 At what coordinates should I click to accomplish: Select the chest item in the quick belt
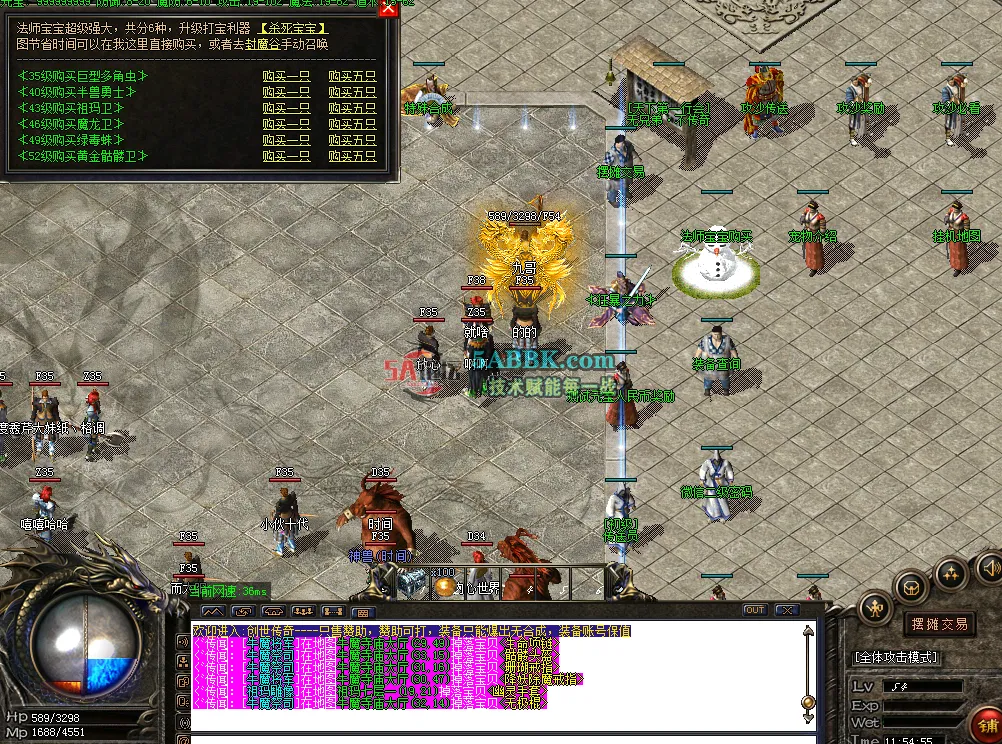(410, 582)
